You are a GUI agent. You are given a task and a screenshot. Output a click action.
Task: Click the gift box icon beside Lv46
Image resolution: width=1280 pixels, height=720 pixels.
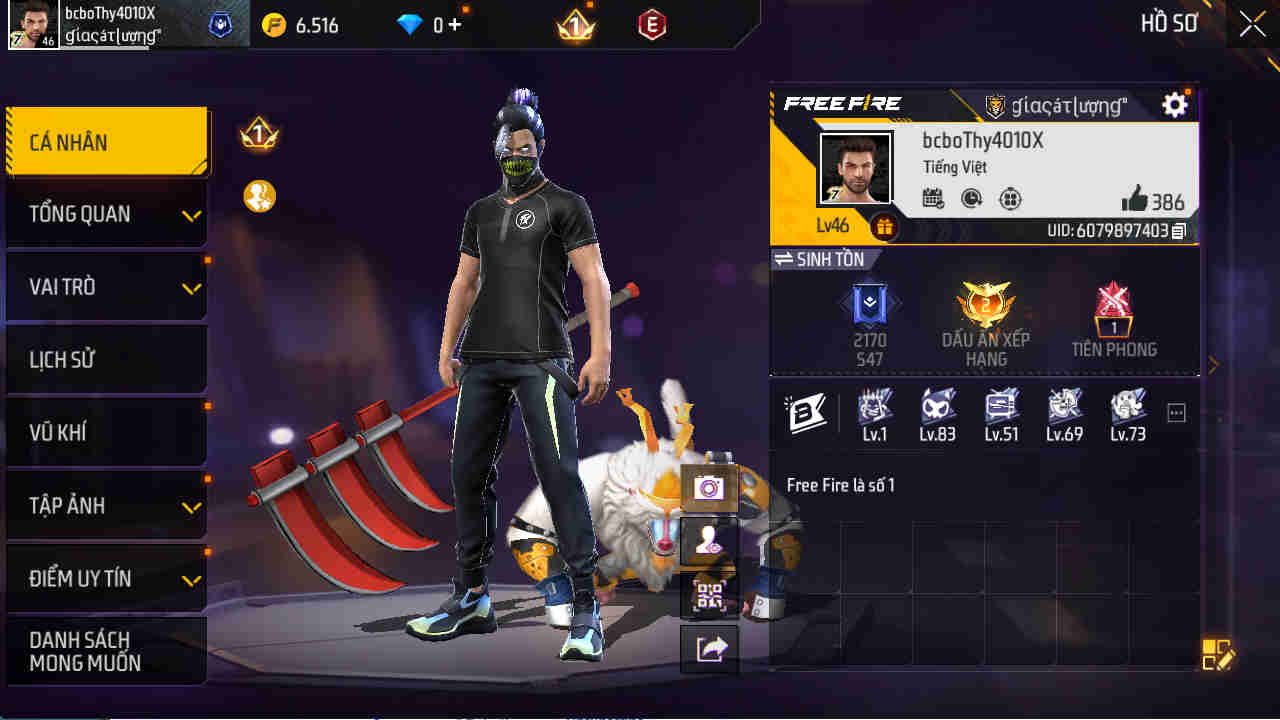pyautogui.click(x=883, y=227)
